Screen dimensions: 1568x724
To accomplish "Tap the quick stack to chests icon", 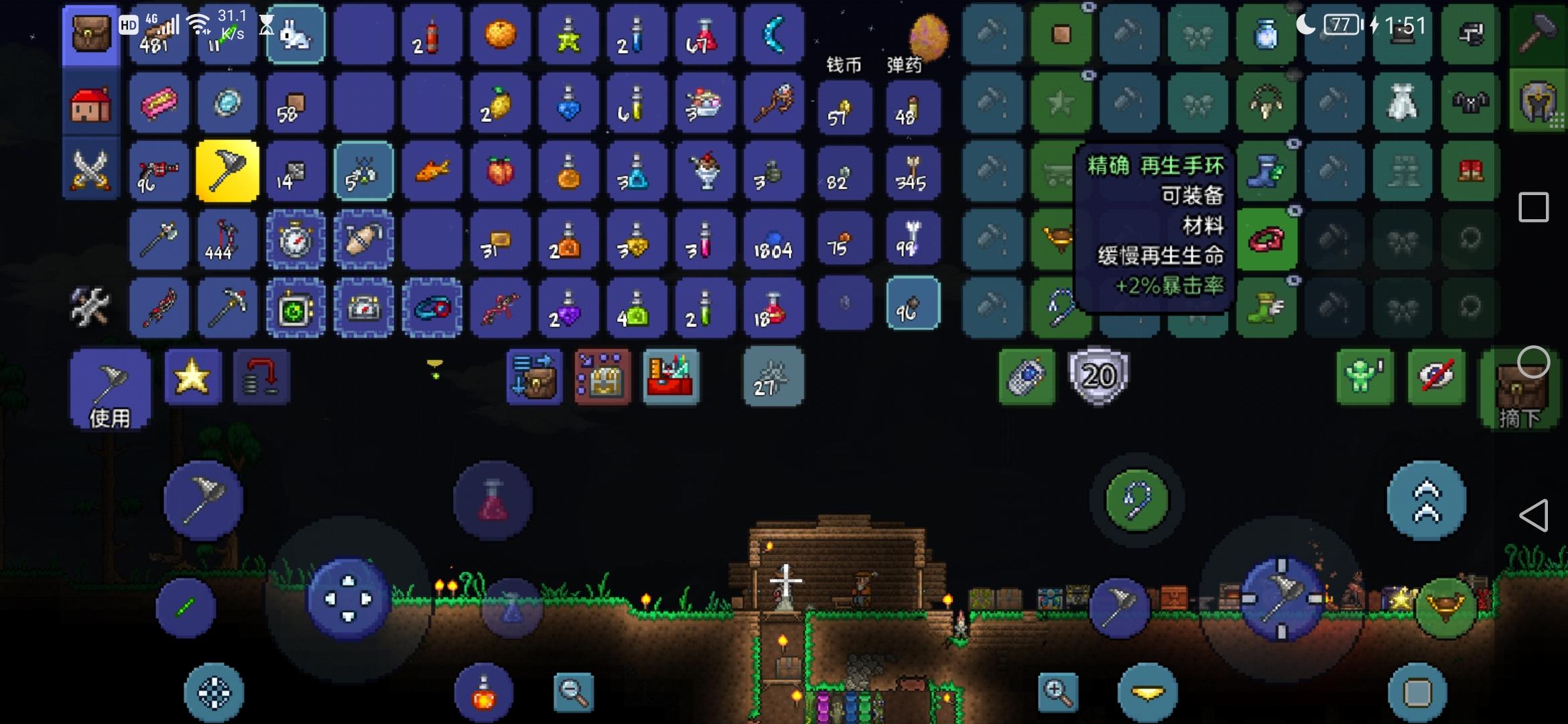I will pos(533,377).
